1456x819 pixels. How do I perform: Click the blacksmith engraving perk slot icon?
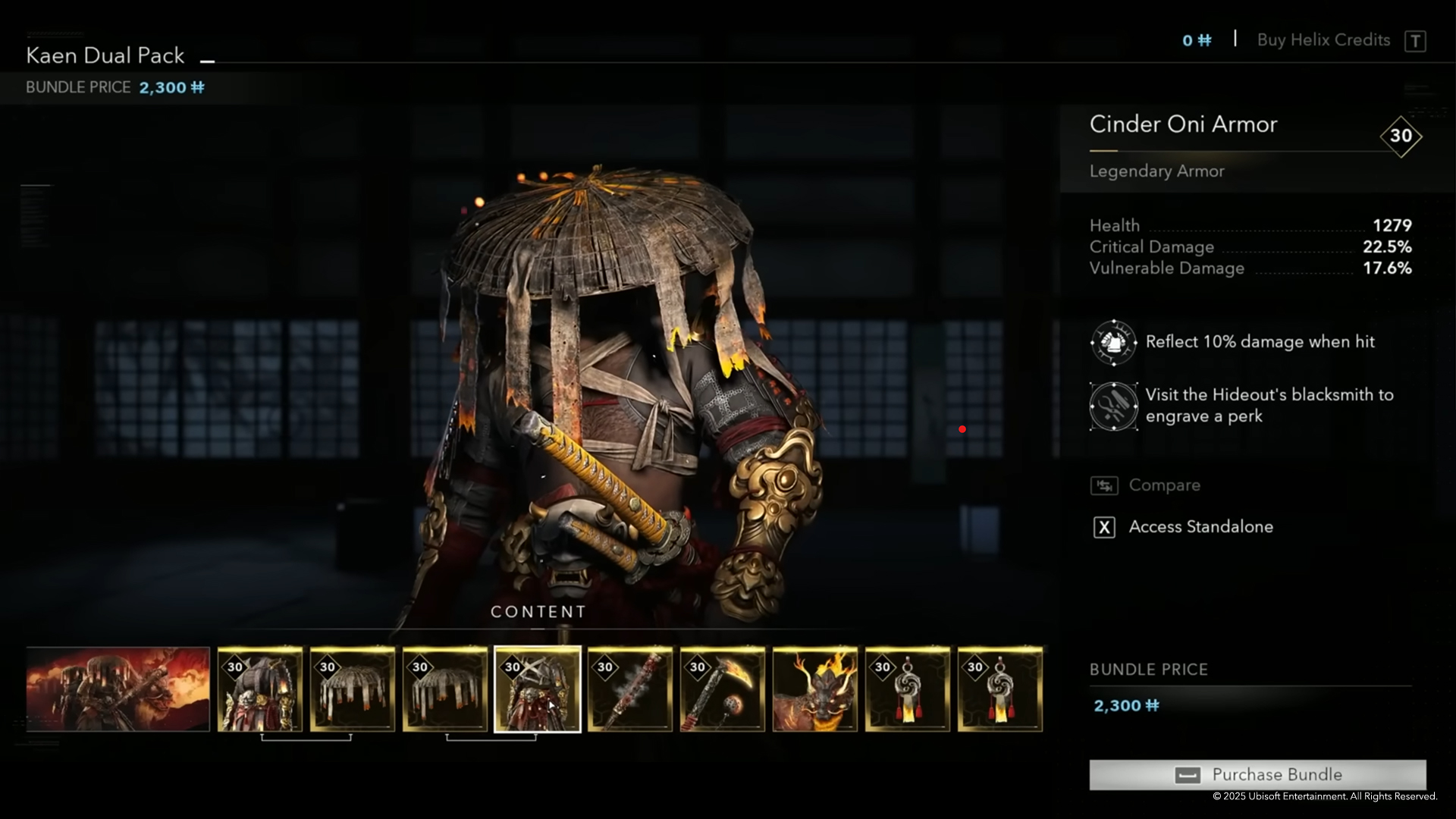(1113, 406)
